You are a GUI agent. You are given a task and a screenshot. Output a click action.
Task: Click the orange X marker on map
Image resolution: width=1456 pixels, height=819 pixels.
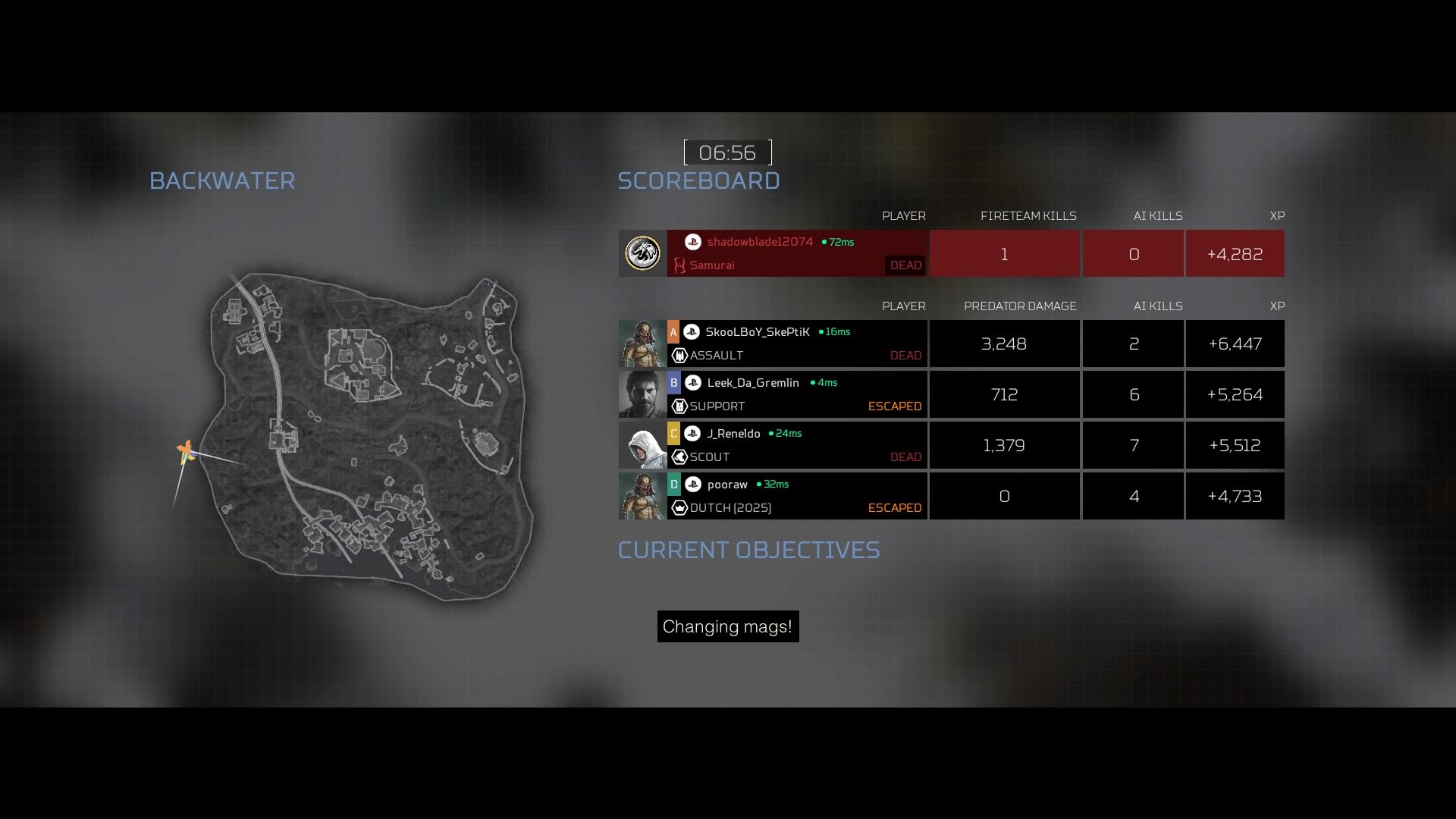tap(185, 451)
